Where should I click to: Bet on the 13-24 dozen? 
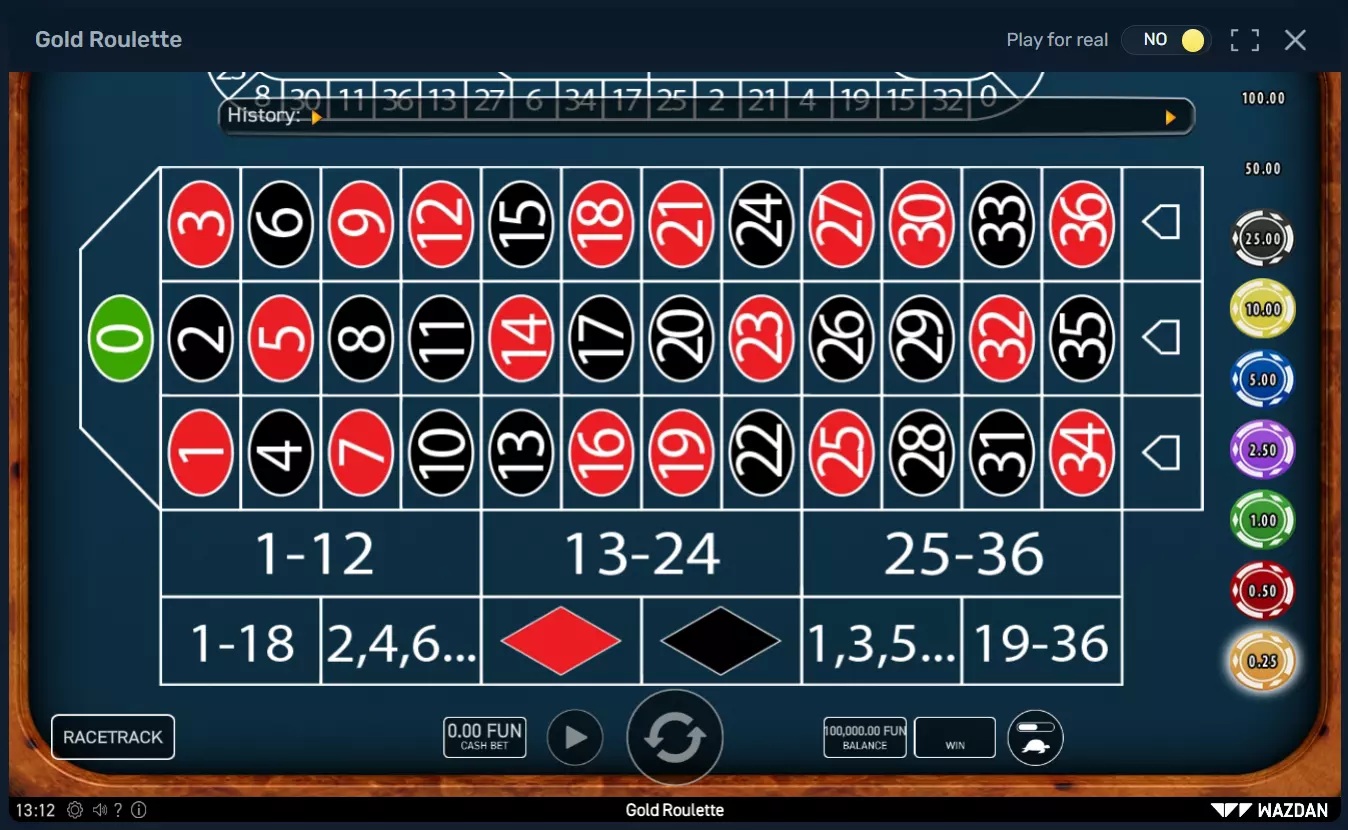point(642,555)
